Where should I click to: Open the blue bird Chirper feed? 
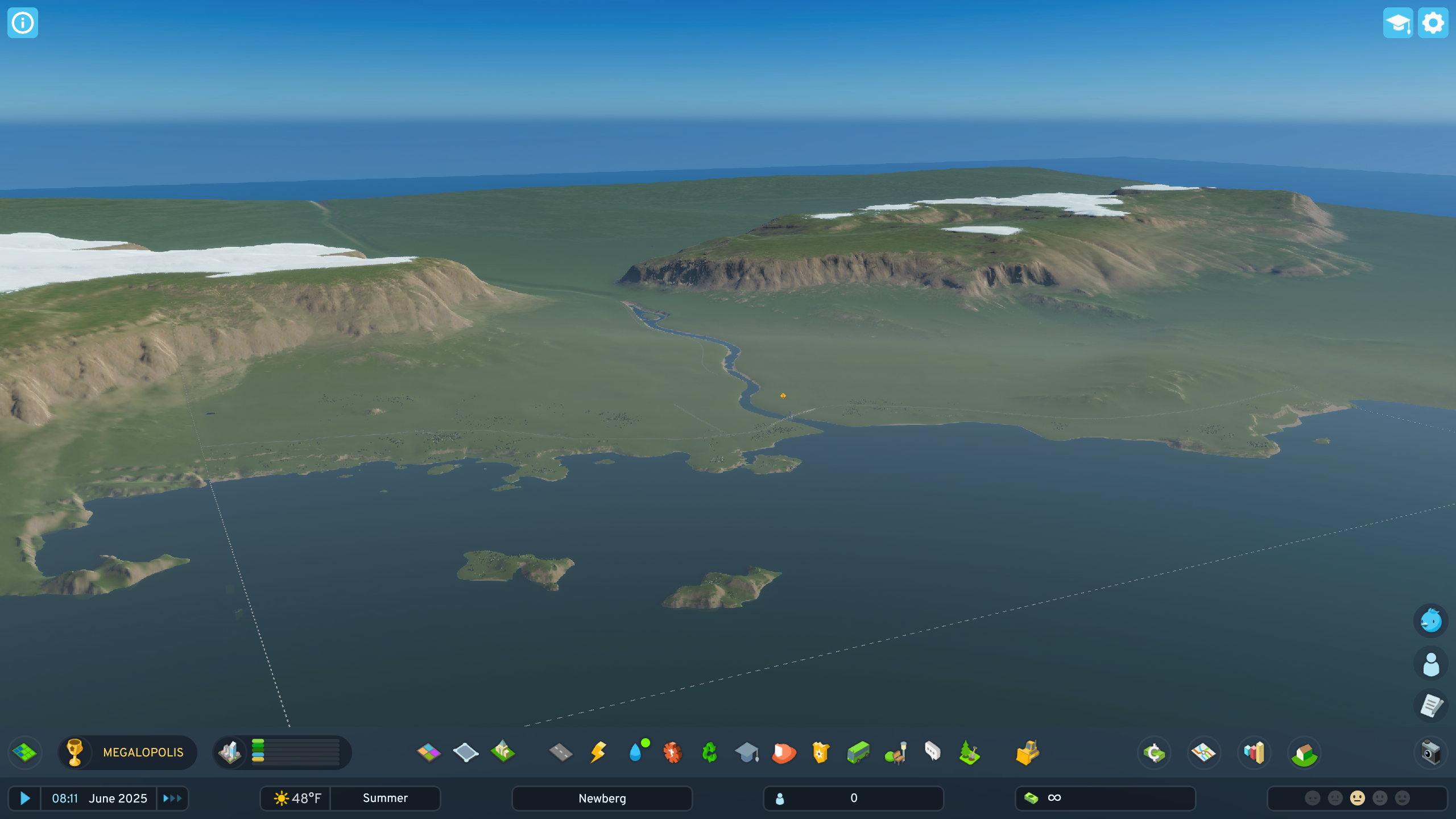coord(1430,621)
